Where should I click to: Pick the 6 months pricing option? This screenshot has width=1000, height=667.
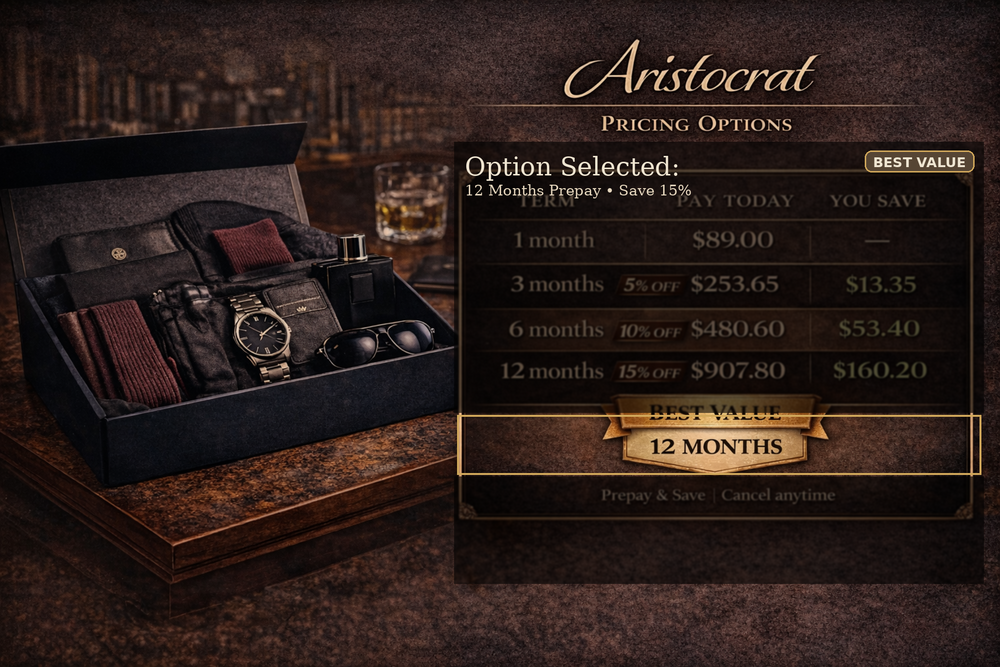[x=715, y=328]
